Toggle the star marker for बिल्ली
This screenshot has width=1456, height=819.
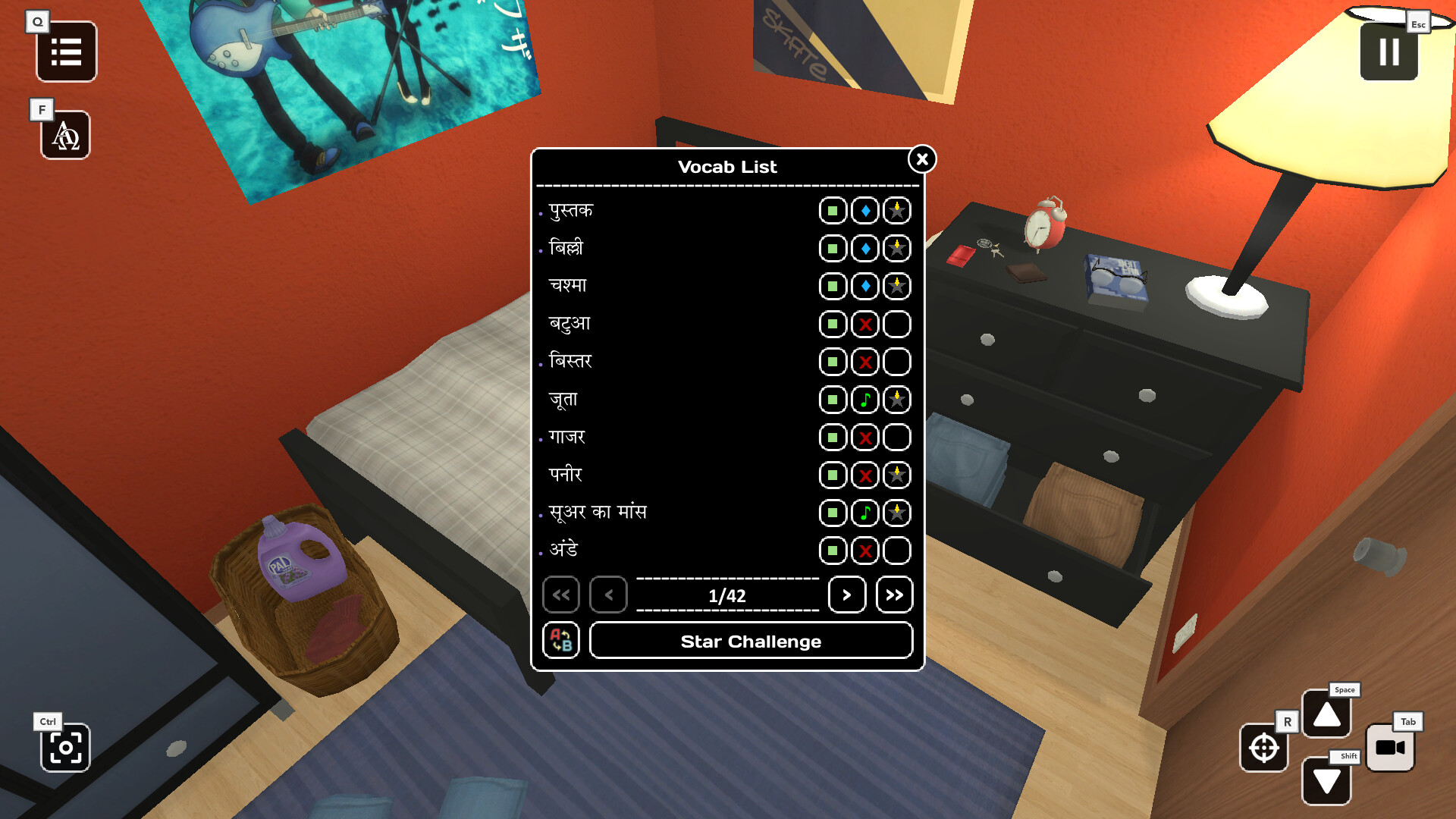coord(896,248)
